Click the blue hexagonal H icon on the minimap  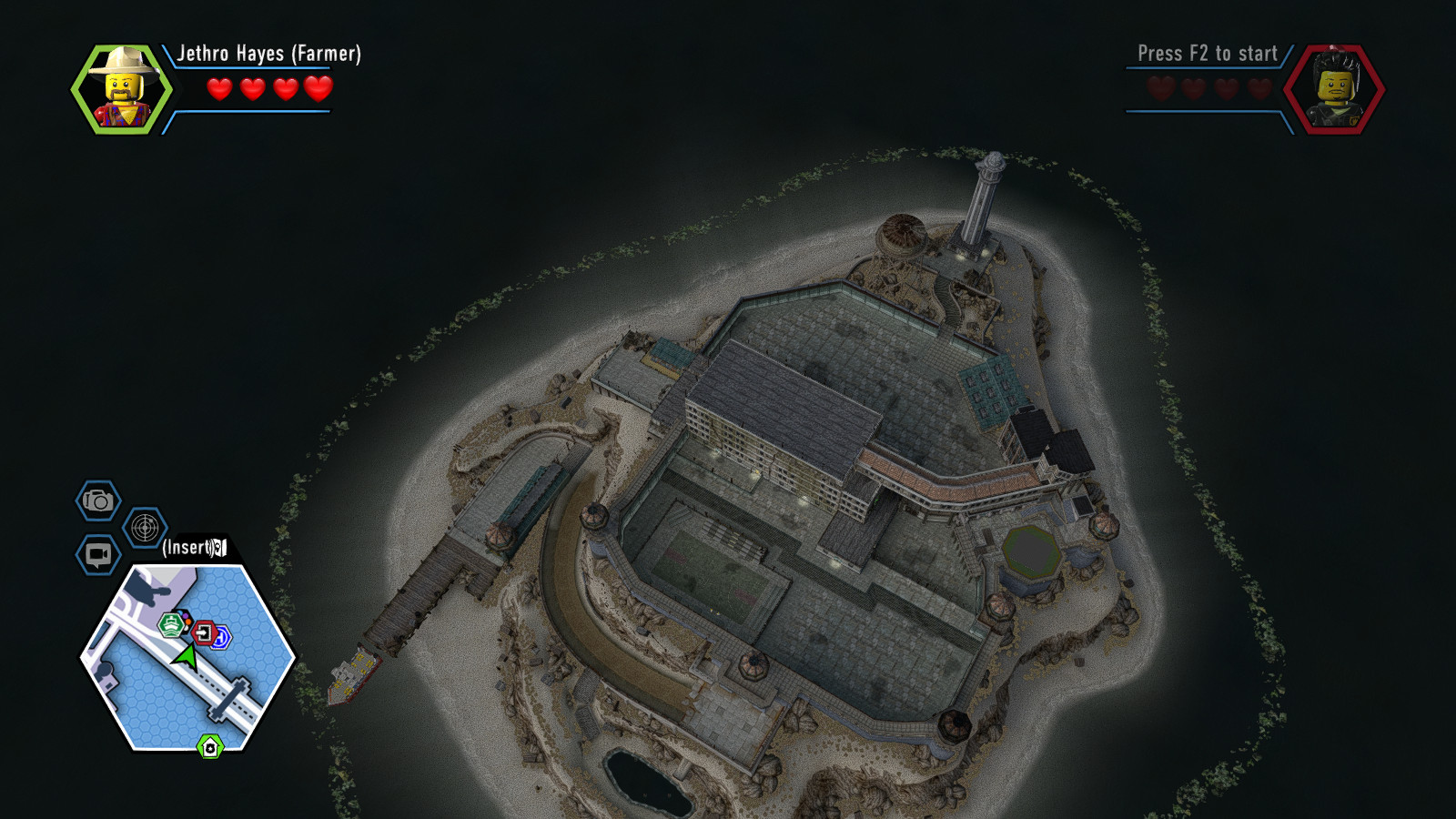[223, 637]
